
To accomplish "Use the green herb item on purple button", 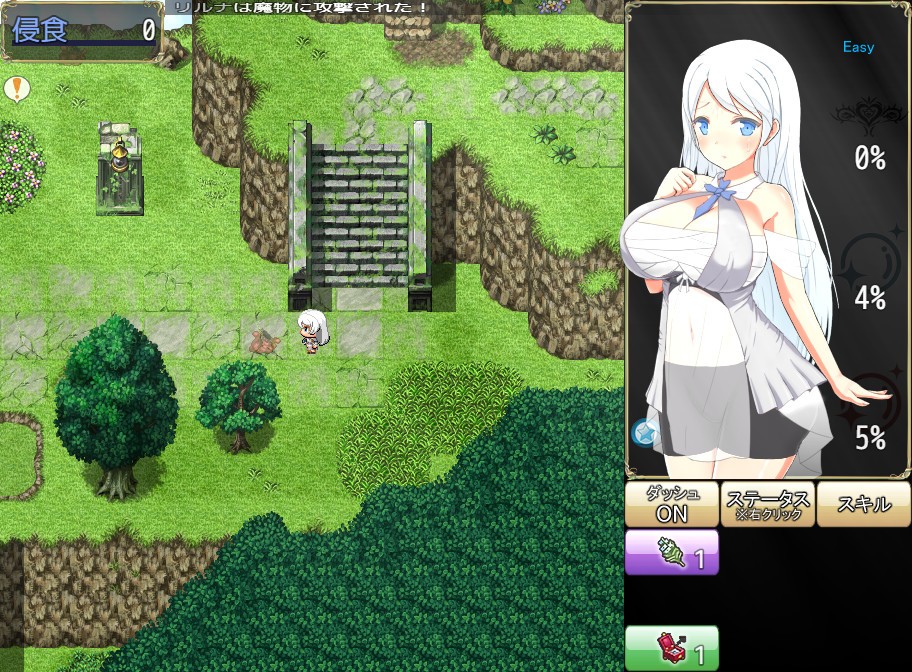I will 672,553.
